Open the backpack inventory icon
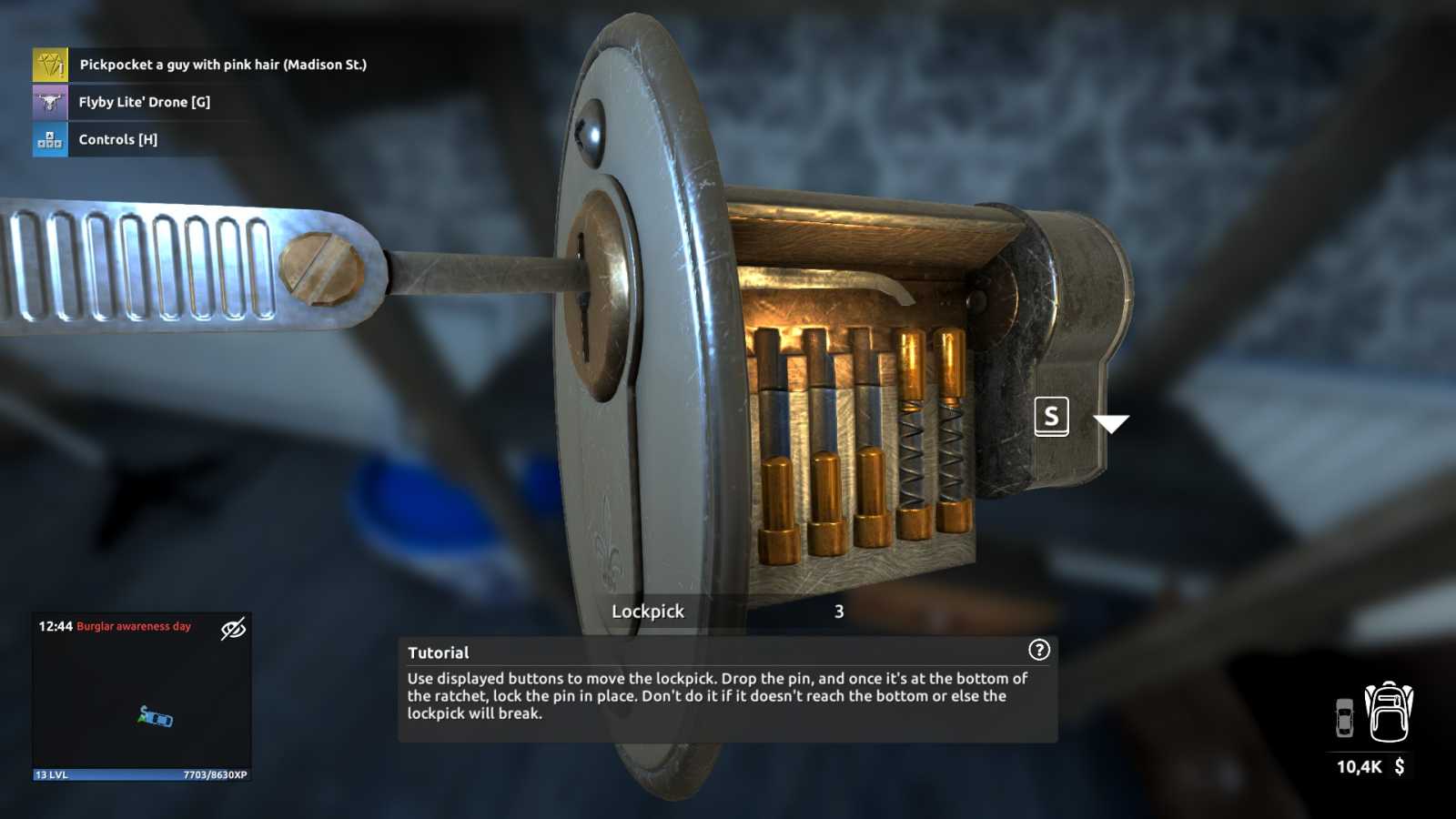Screen dimensions: 1456x819 point(1389,713)
